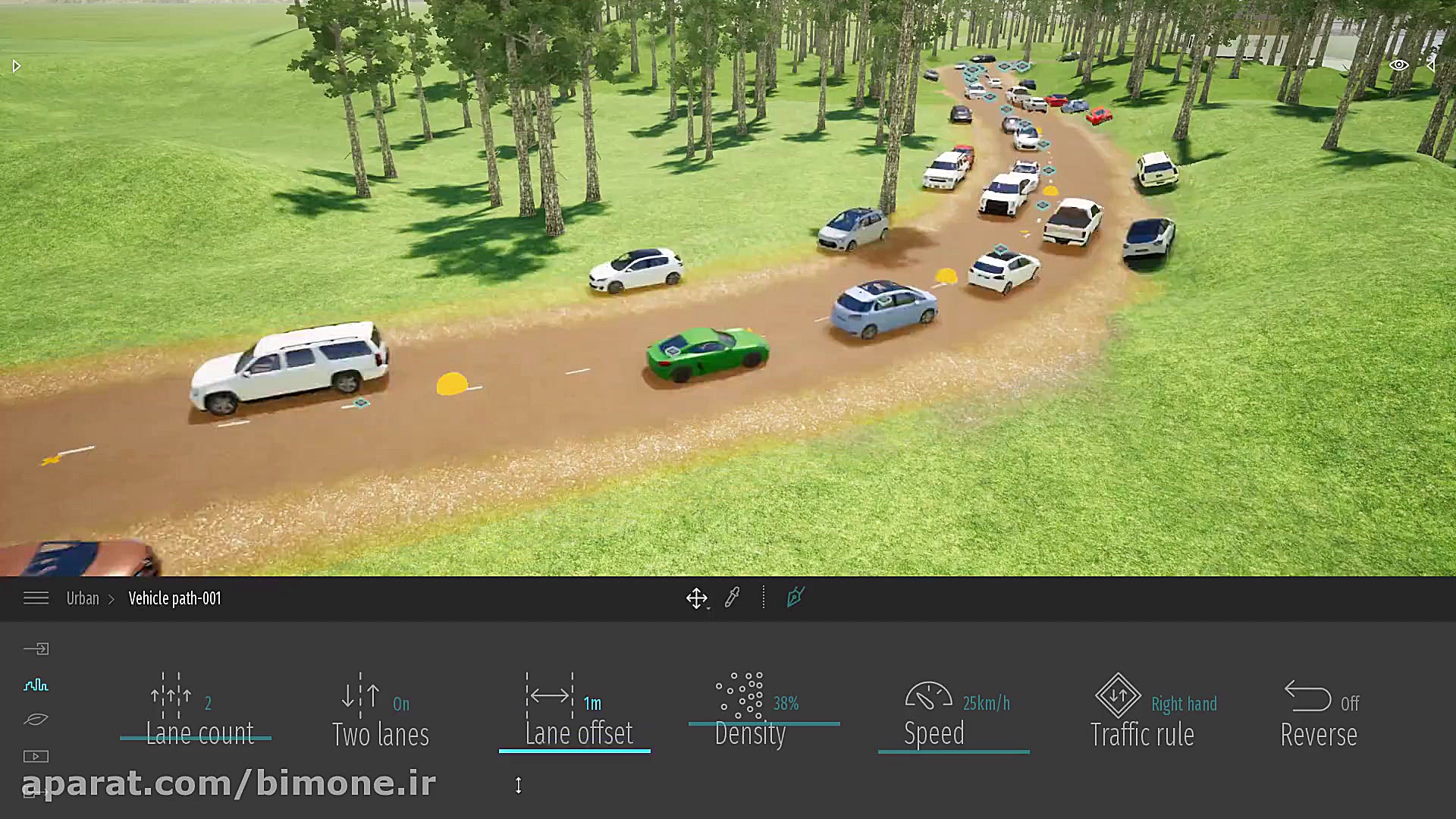
Task: Activate the pen path-editing tool
Action: [x=795, y=598]
